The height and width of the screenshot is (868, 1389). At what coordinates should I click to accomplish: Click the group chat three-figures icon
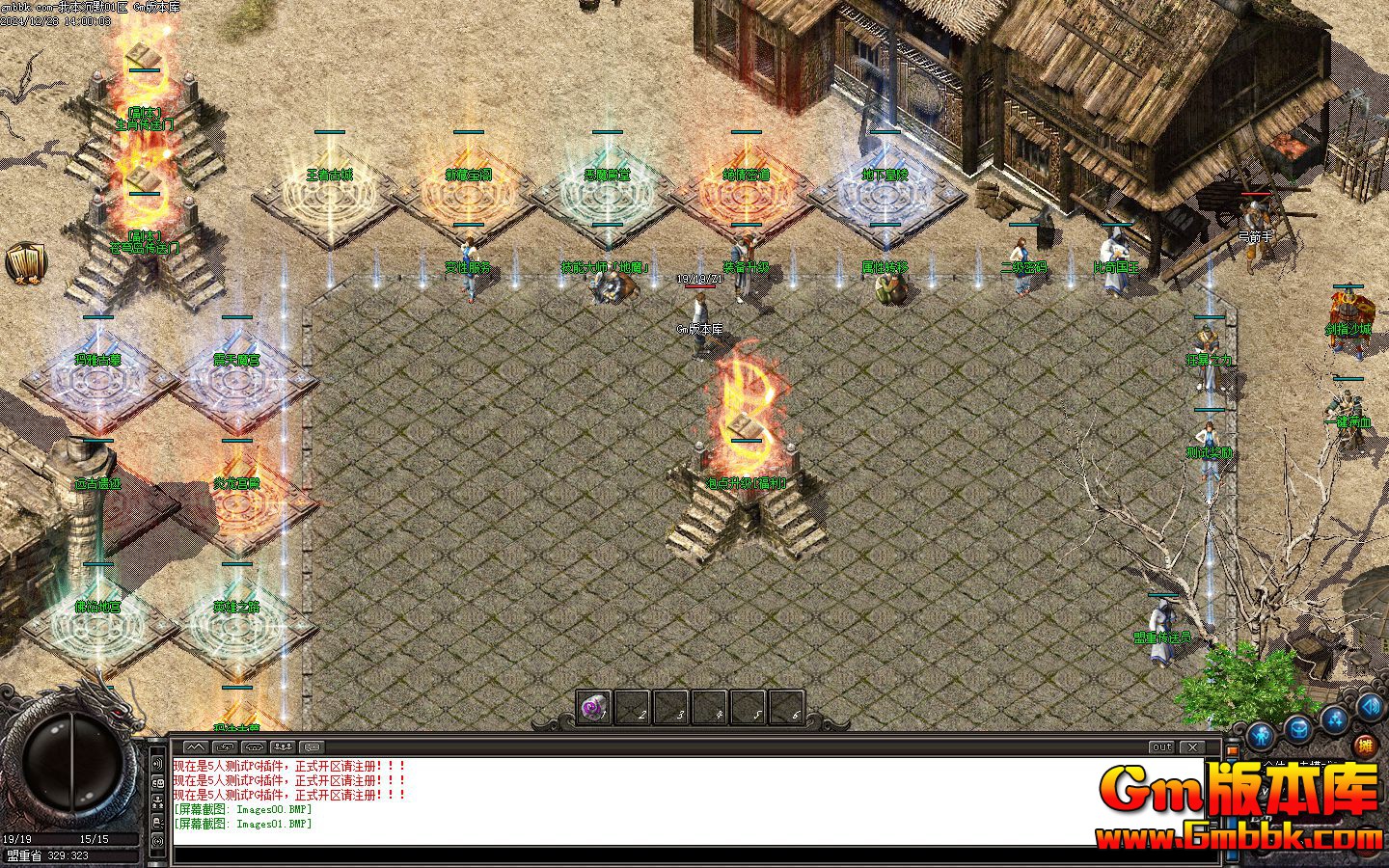pyautogui.click(x=283, y=746)
